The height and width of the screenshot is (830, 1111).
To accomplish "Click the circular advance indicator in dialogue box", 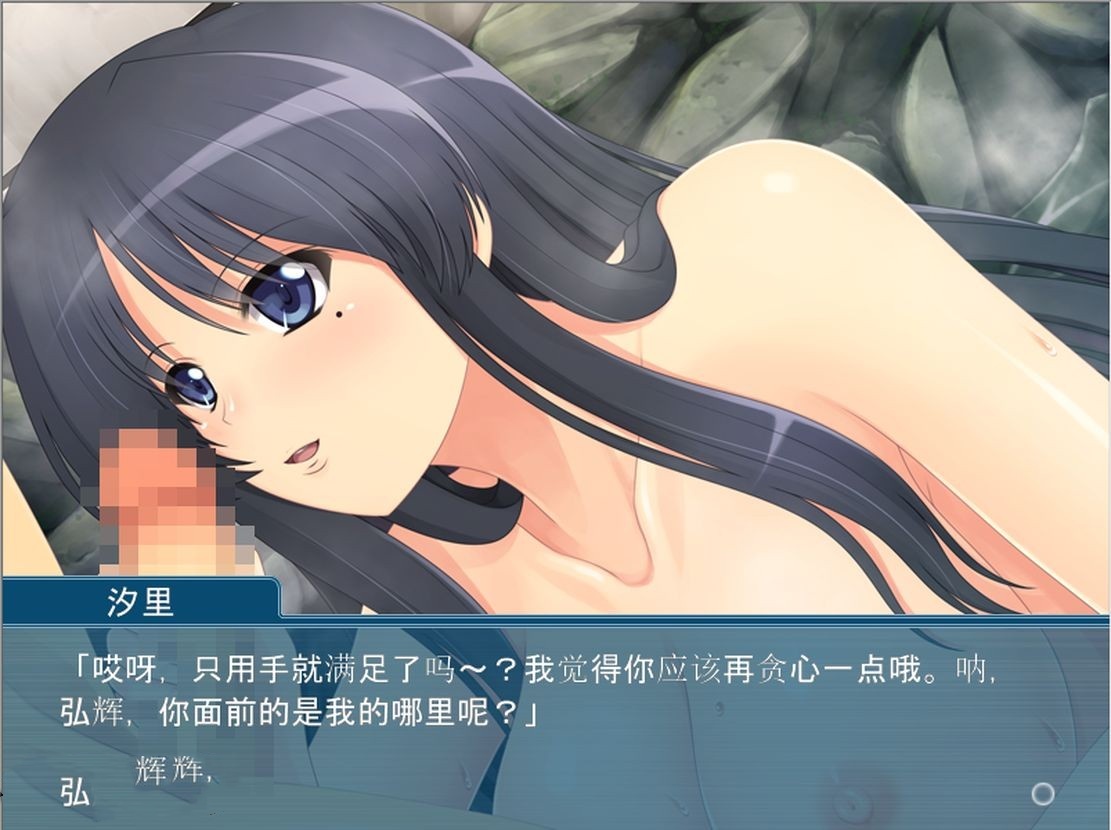I will pos(1043,794).
